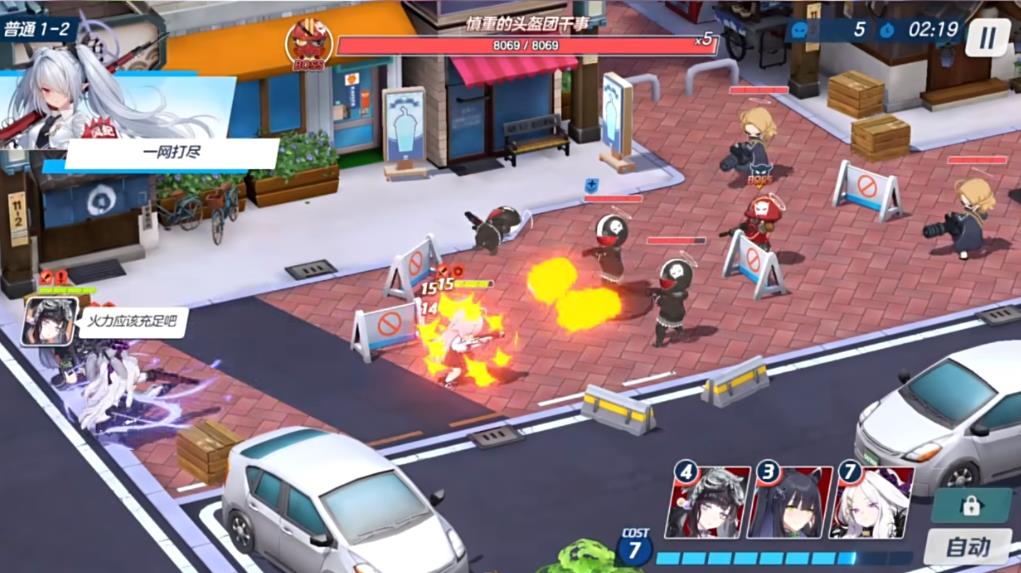
Task: Tap the padlock button above 自动
Action: click(x=968, y=506)
